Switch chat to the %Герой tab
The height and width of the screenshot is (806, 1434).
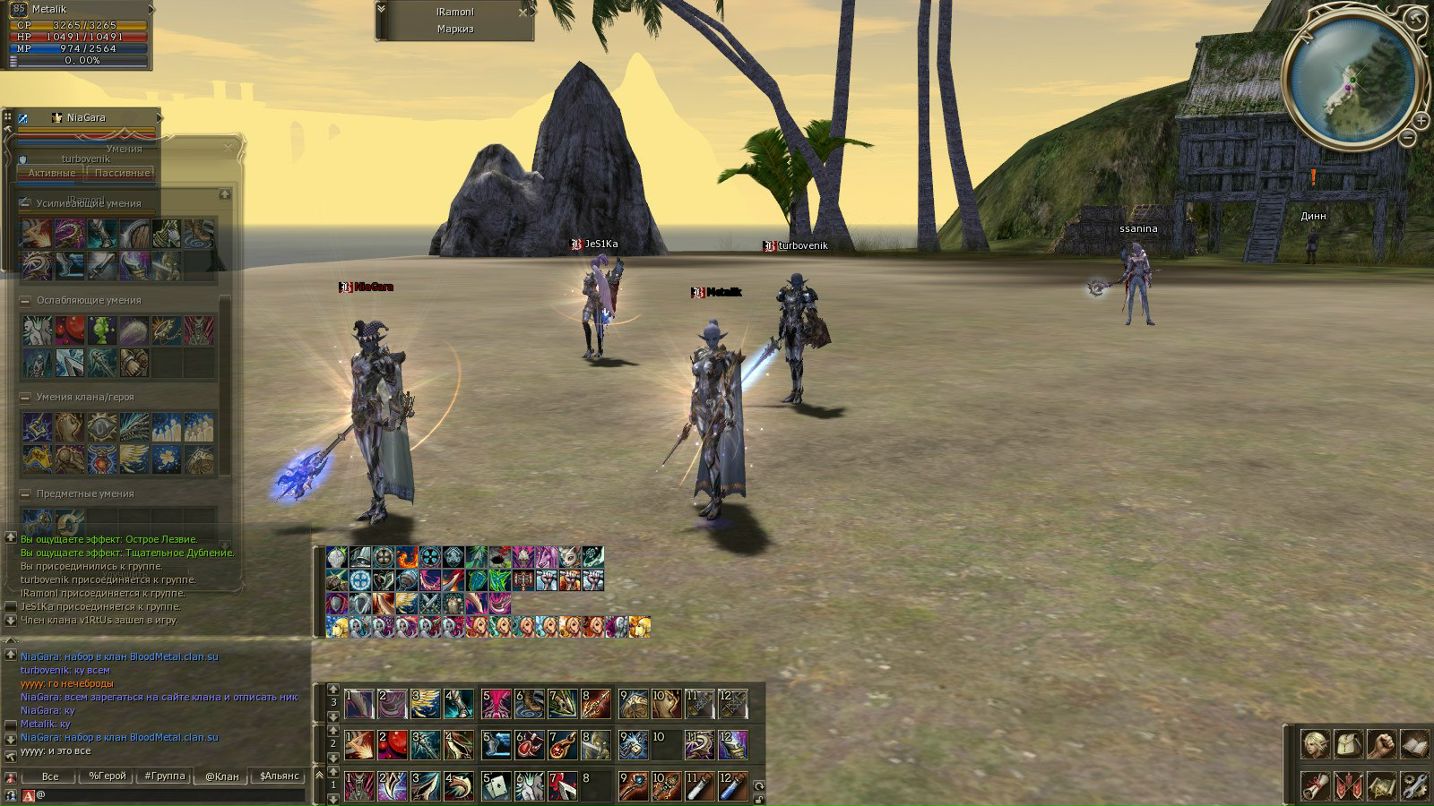108,776
